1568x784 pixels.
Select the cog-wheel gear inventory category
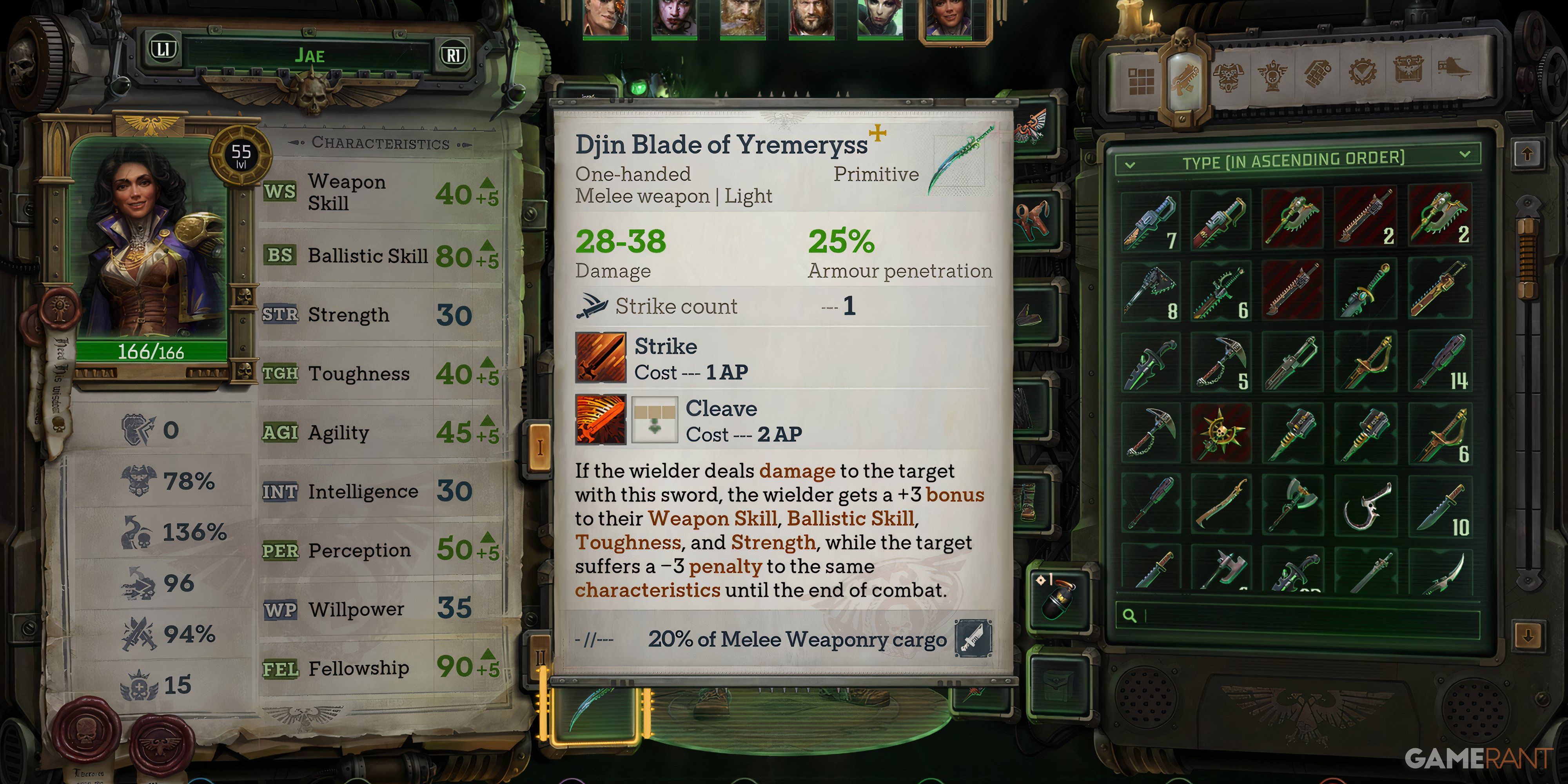pyautogui.click(x=1362, y=74)
